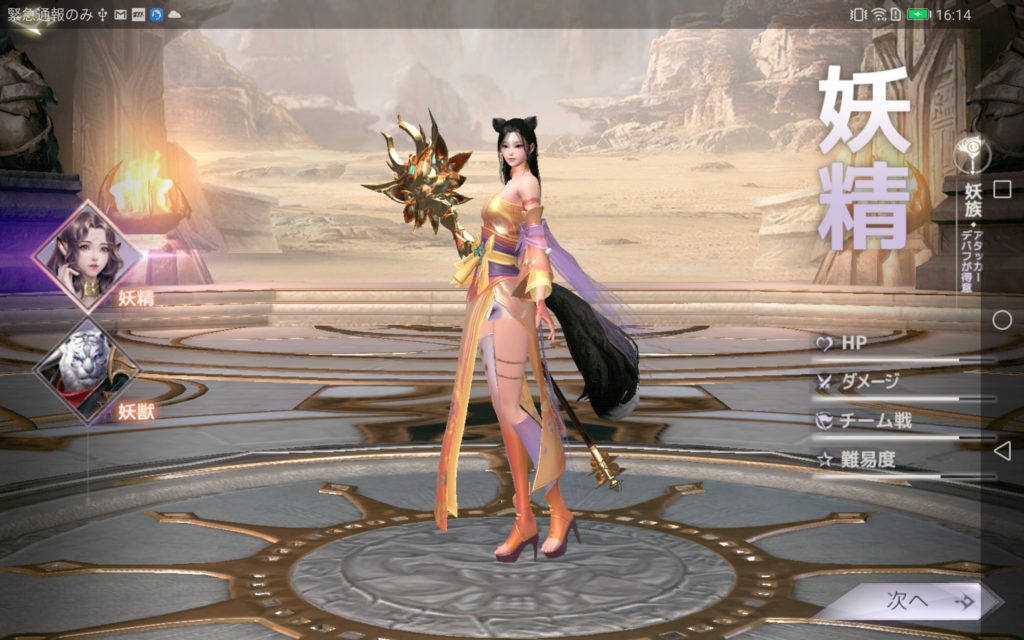1024x640 pixels.
Task: Proceed with the 次へ button
Action: 910,601
